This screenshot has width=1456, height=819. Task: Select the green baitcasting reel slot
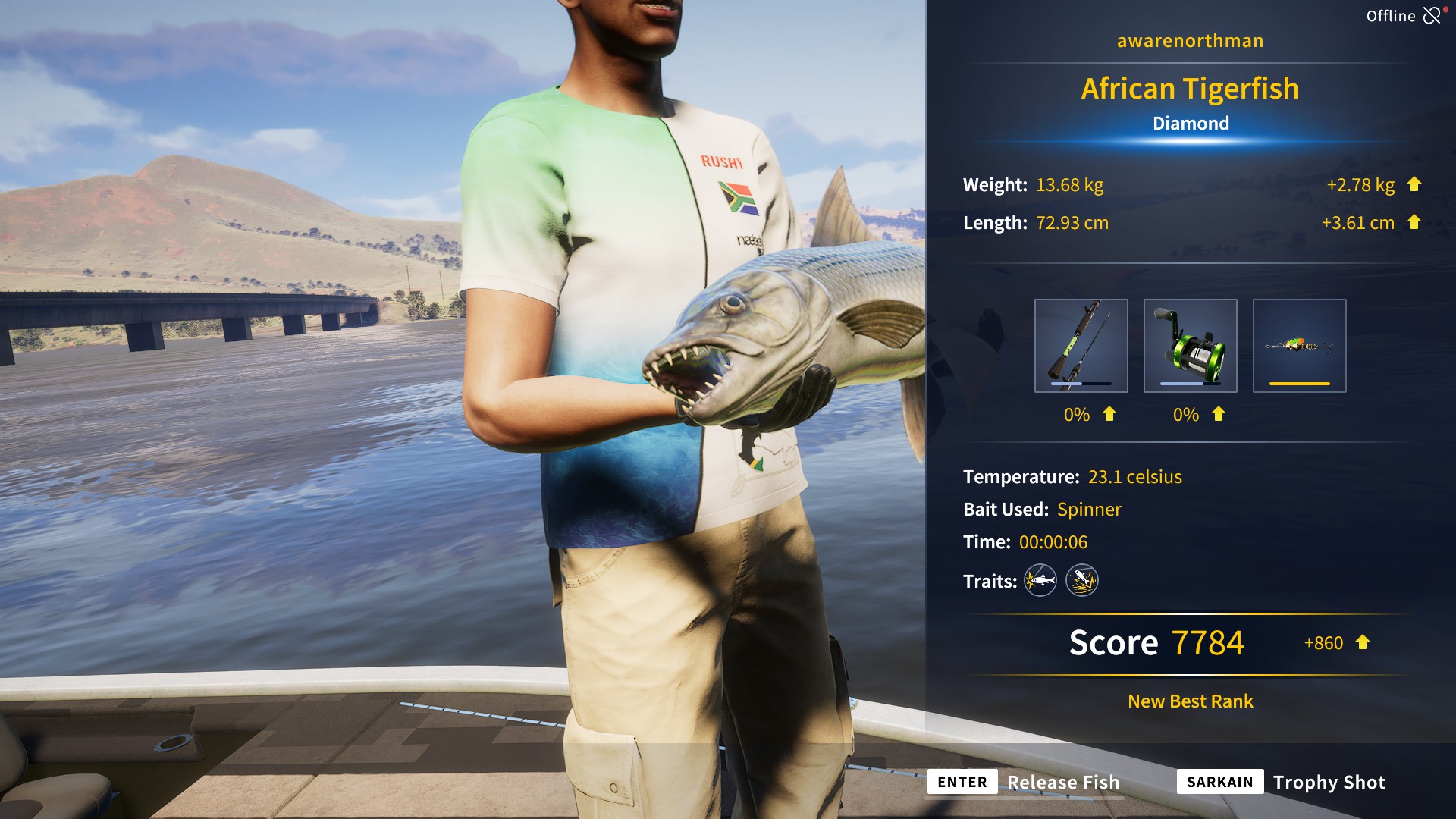[1190, 346]
